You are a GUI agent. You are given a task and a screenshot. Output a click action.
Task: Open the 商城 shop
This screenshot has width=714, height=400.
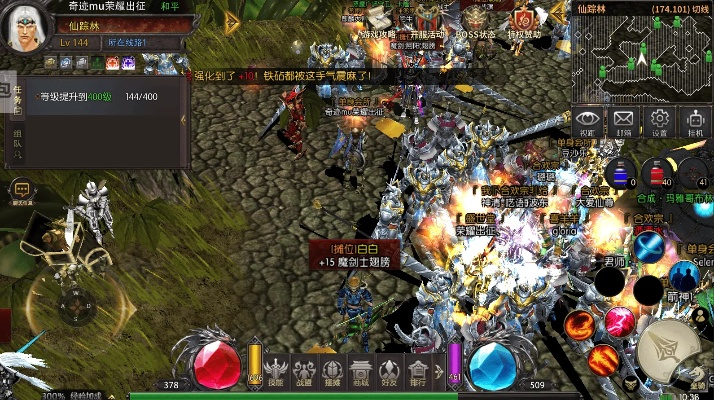tap(361, 370)
